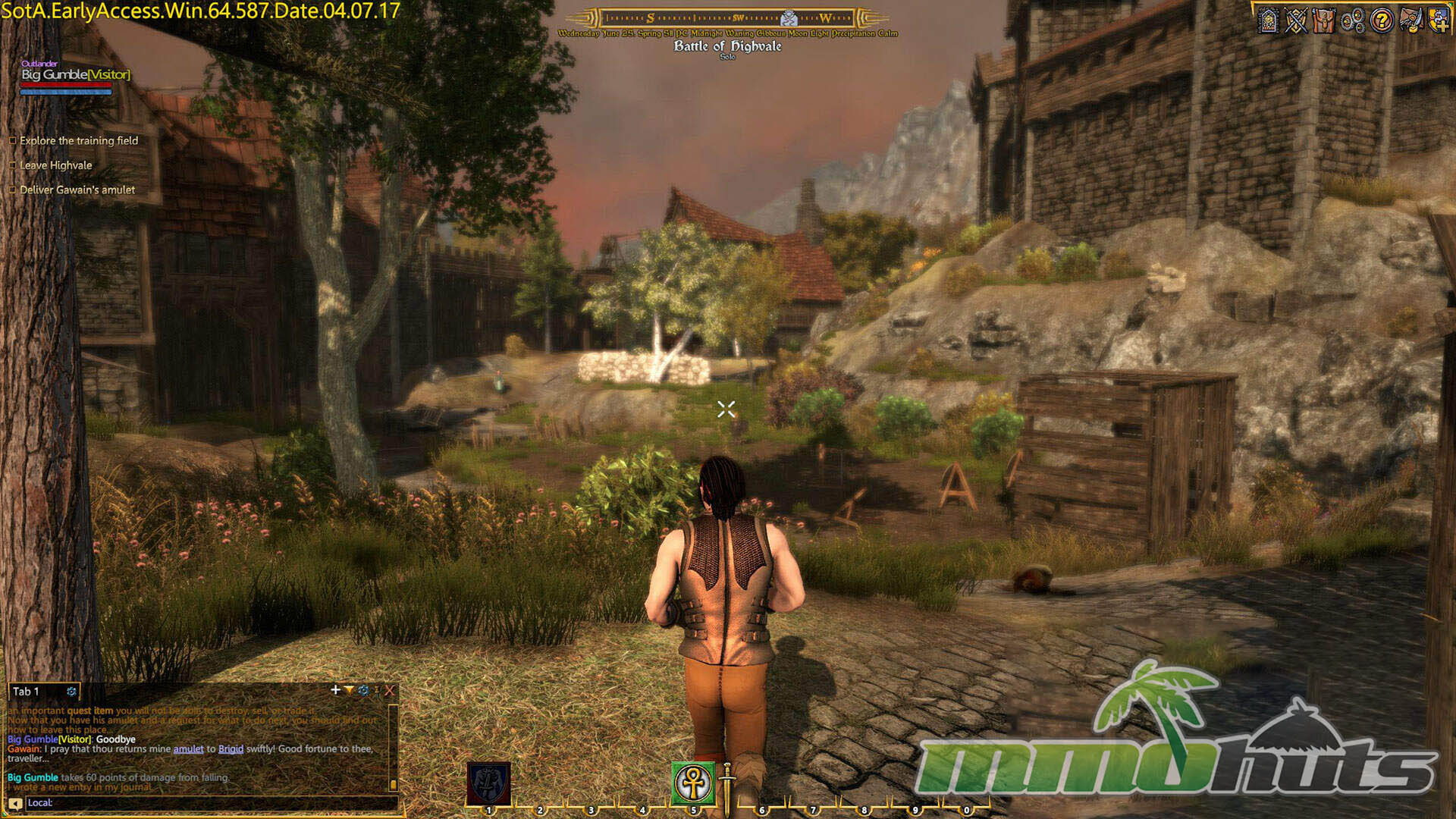The height and width of the screenshot is (819, 1456).
Task: Switch to chat Tab 1
Action: tap(26, 692)
